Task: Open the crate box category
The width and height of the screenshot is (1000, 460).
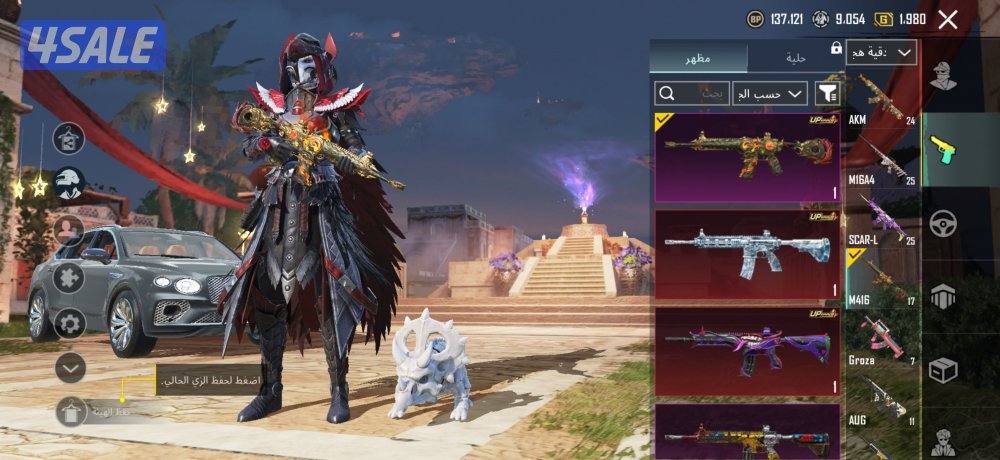Action: tap(943, 370)
